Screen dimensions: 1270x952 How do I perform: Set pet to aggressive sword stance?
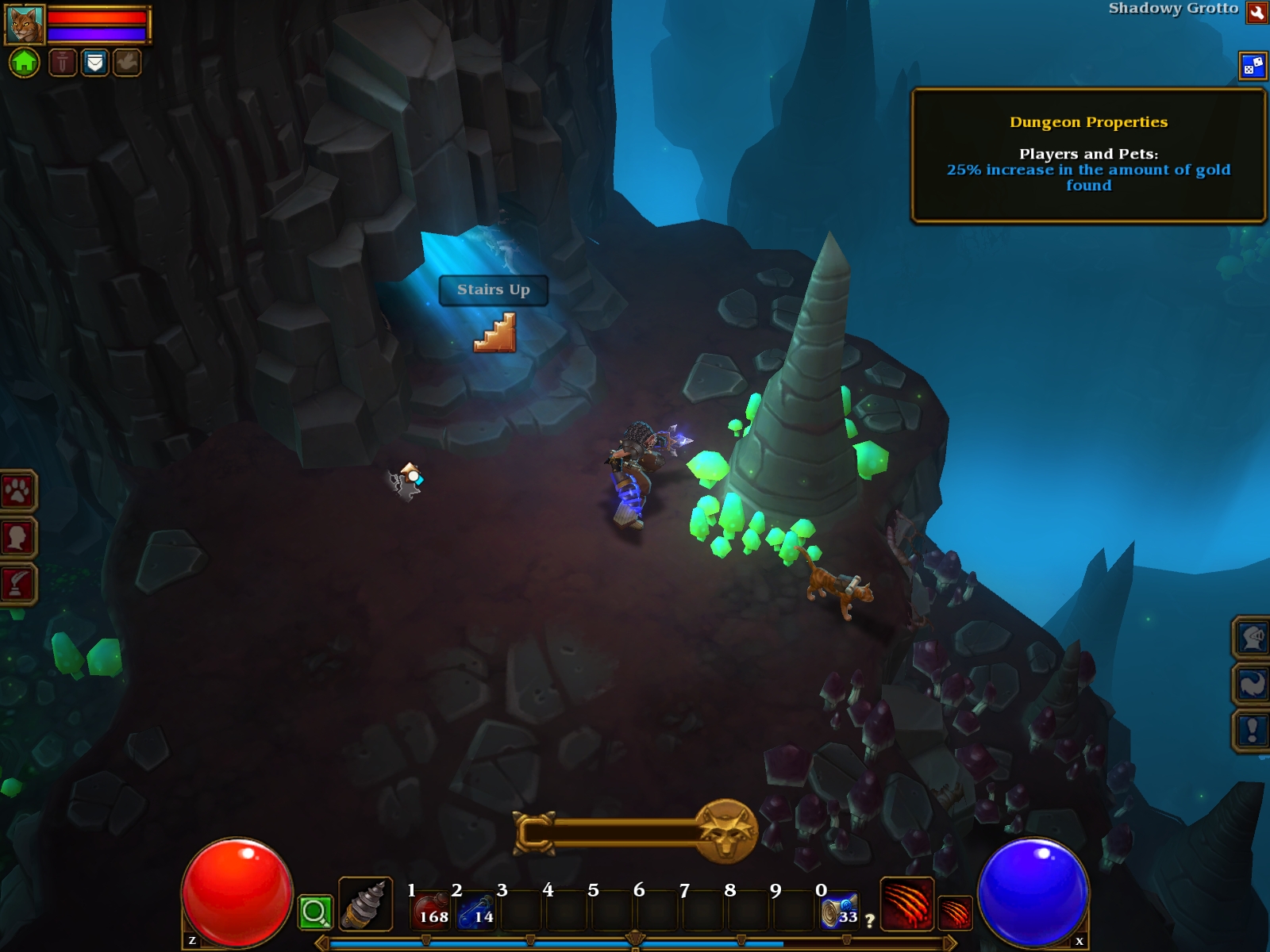(63, 62)
